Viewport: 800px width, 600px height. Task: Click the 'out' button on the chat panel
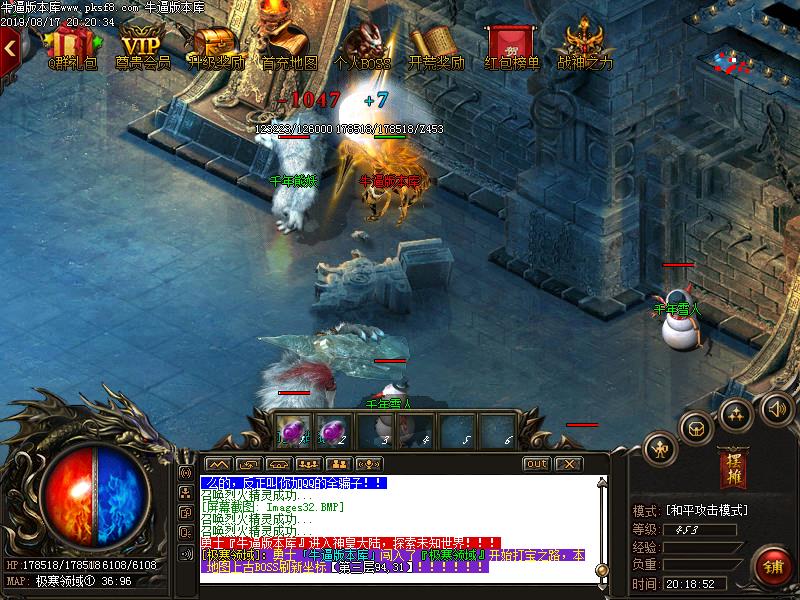(536, 464)
